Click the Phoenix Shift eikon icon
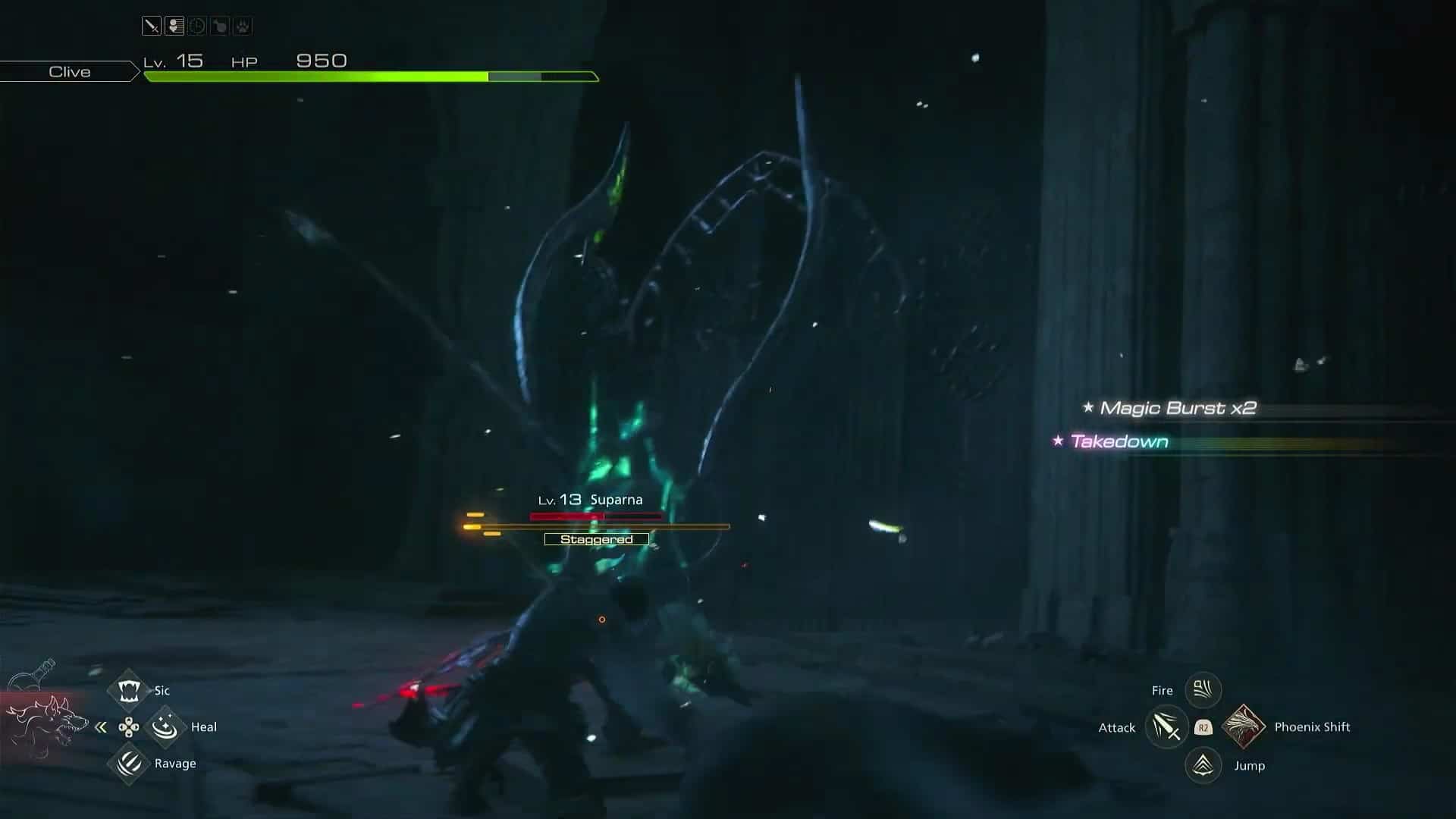The width and height of the screenshot is (1456, 819). tap(1242, 726)
